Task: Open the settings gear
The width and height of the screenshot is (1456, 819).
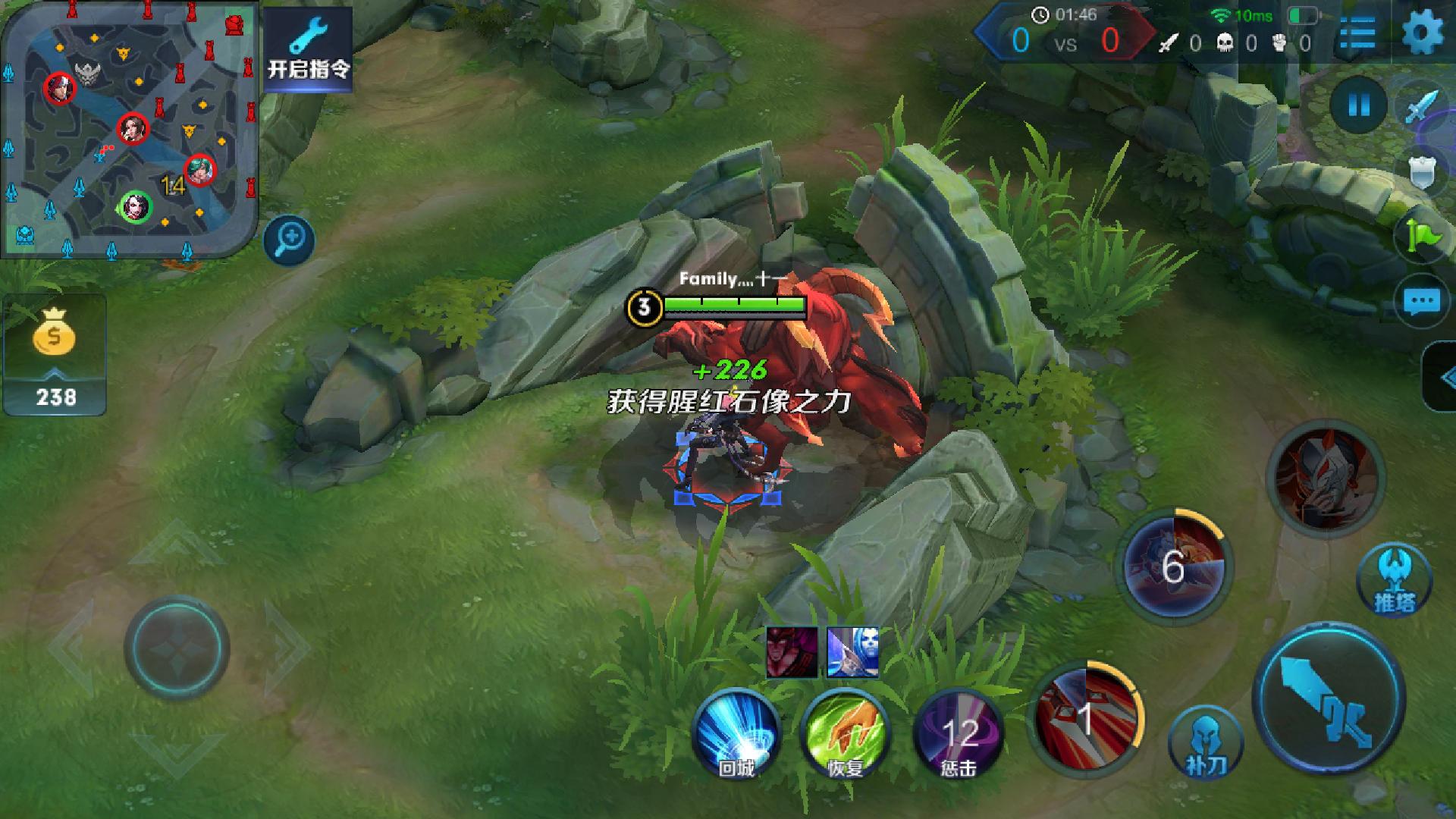Action: click(x=1423, y=34)
